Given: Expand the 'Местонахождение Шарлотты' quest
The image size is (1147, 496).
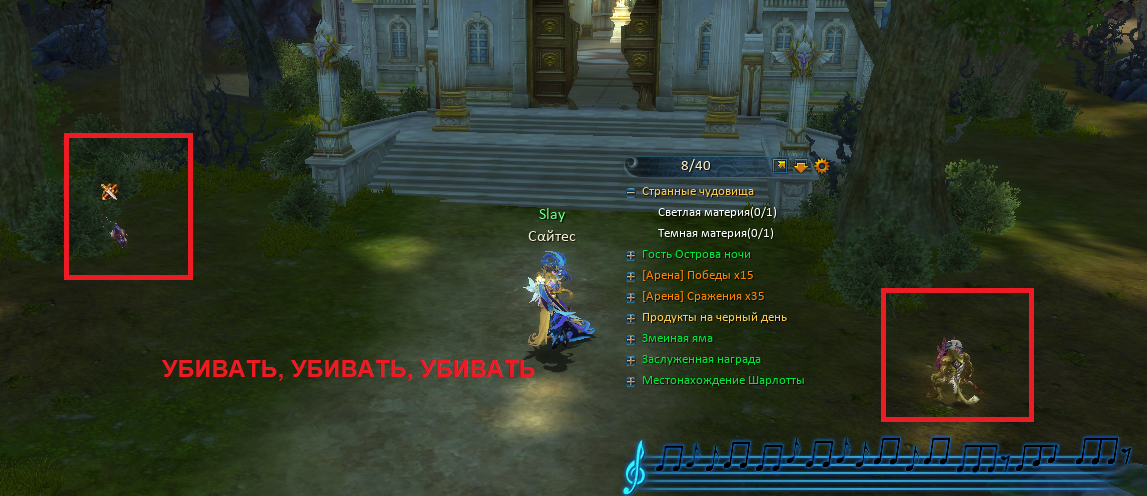Looking at the screenshot, I should [631, 381].
